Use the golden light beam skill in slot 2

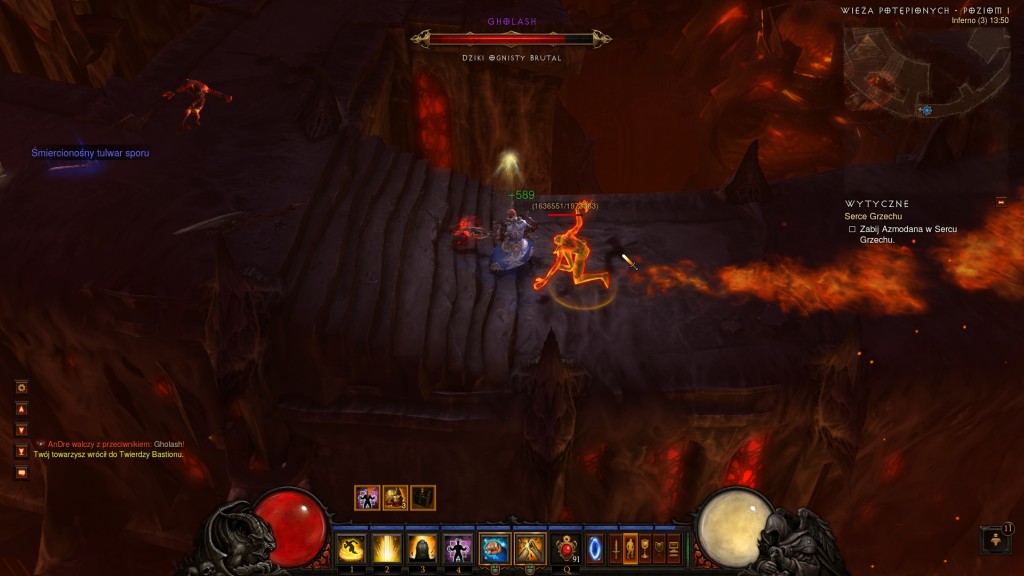click(386, 548)
